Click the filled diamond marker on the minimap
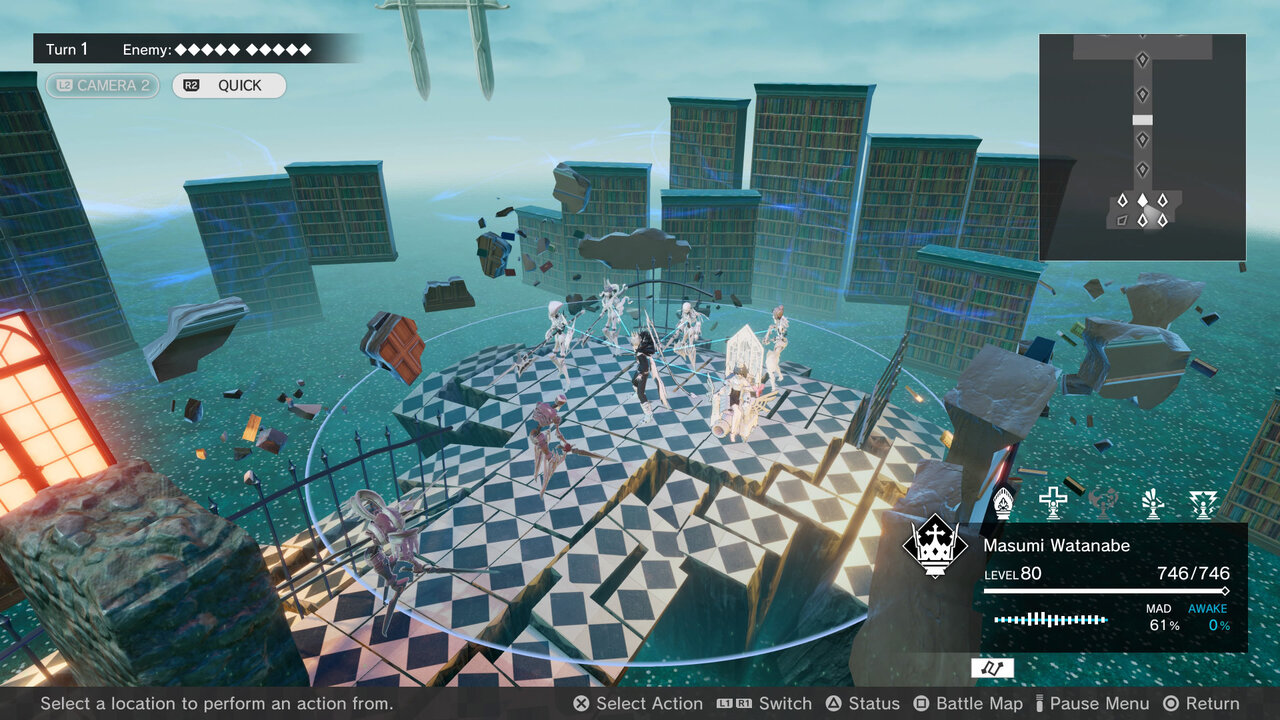This screenshot has height=720, width=1280. 1142,200
